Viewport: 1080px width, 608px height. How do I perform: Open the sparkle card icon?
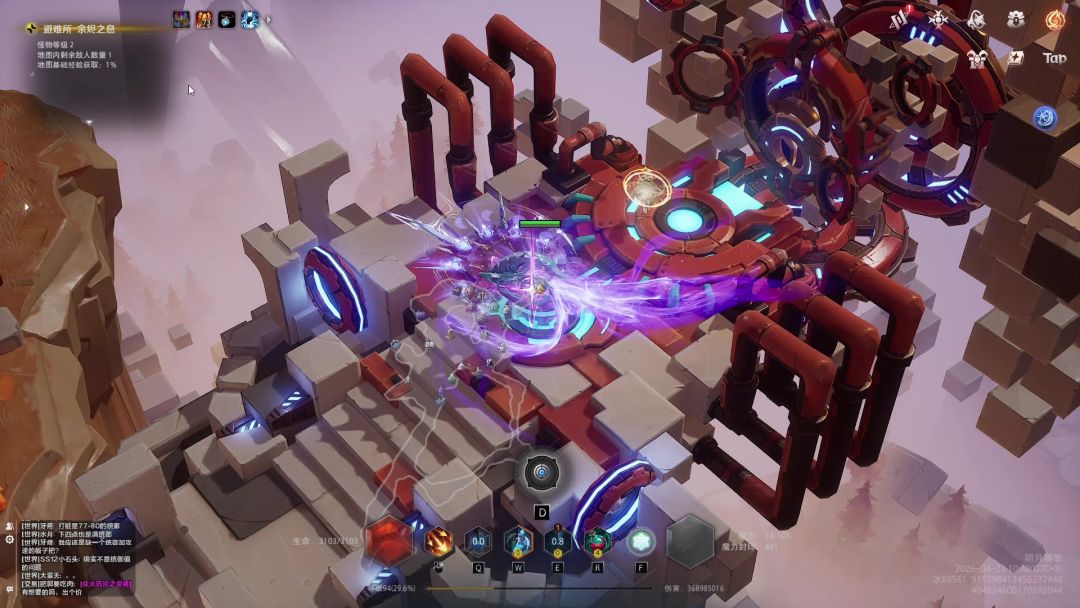pyautogui.click(x=1015, y=58)
